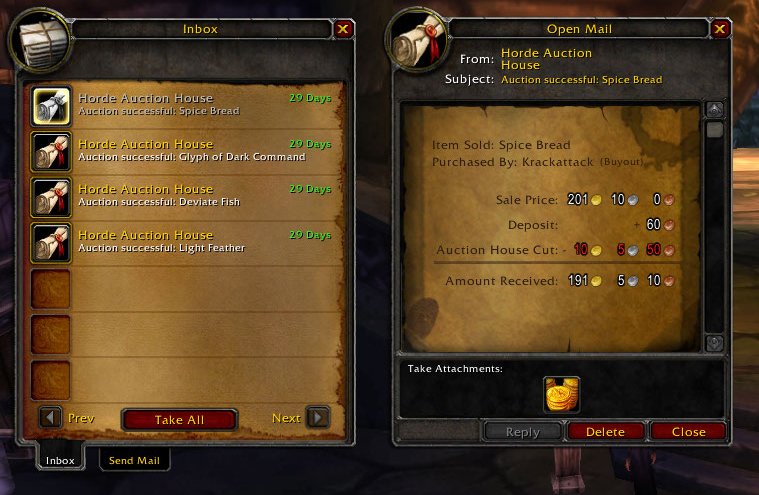This screenshot has height=495, width=759.
Task: Click the red Close button
Action: point(688,432)
